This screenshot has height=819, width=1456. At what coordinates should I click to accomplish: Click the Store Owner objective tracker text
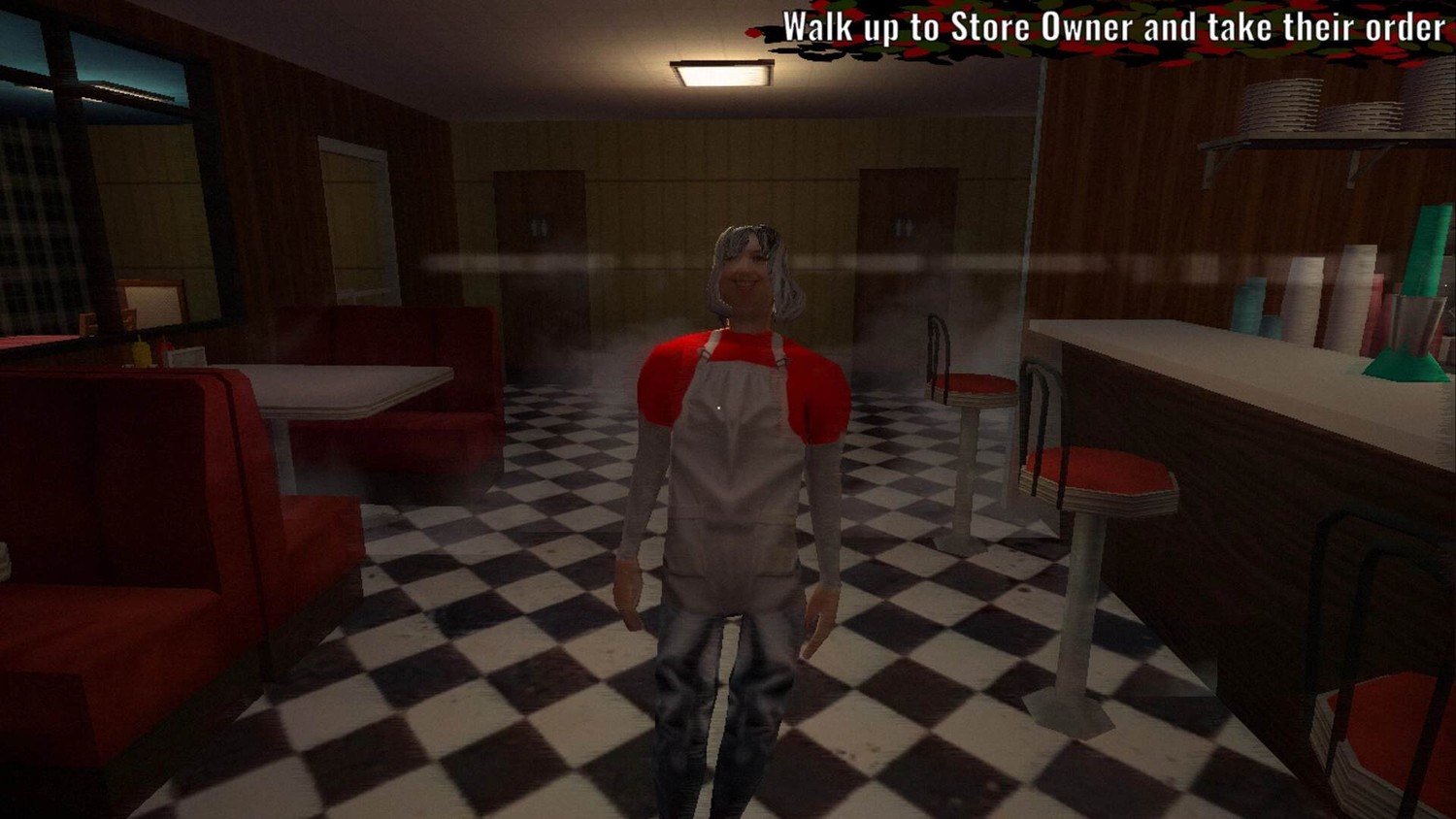pyautogui.click(x=1113, y=28)
